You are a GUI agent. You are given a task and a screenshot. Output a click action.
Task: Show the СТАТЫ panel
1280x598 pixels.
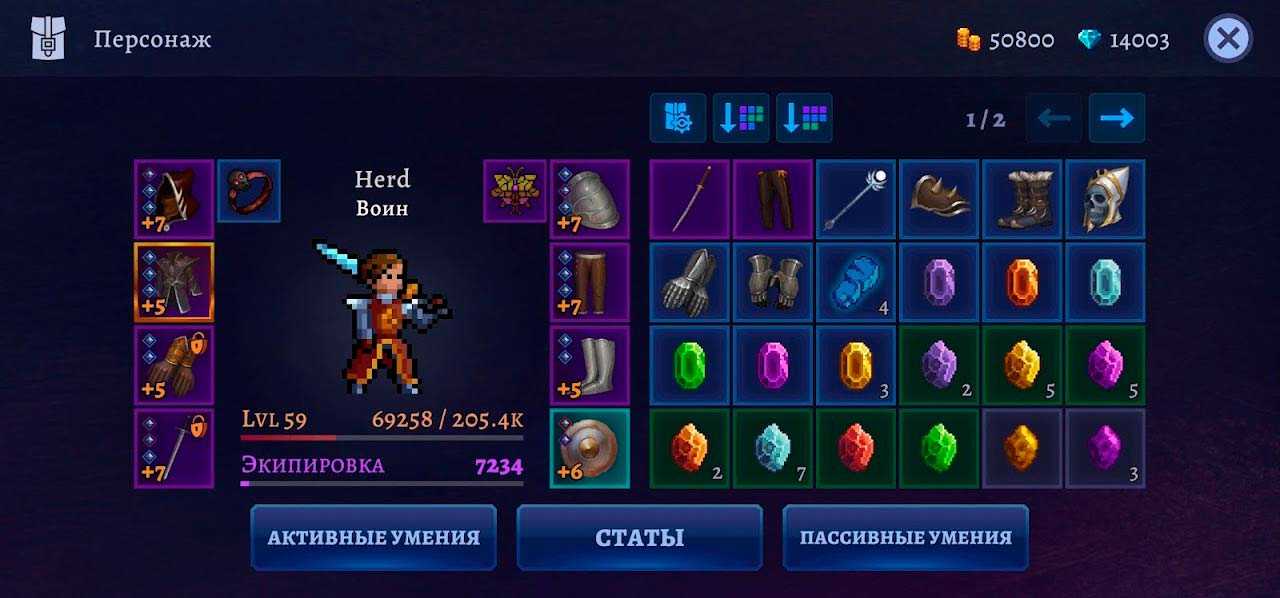pyautogui.click(x=639, y=537)
